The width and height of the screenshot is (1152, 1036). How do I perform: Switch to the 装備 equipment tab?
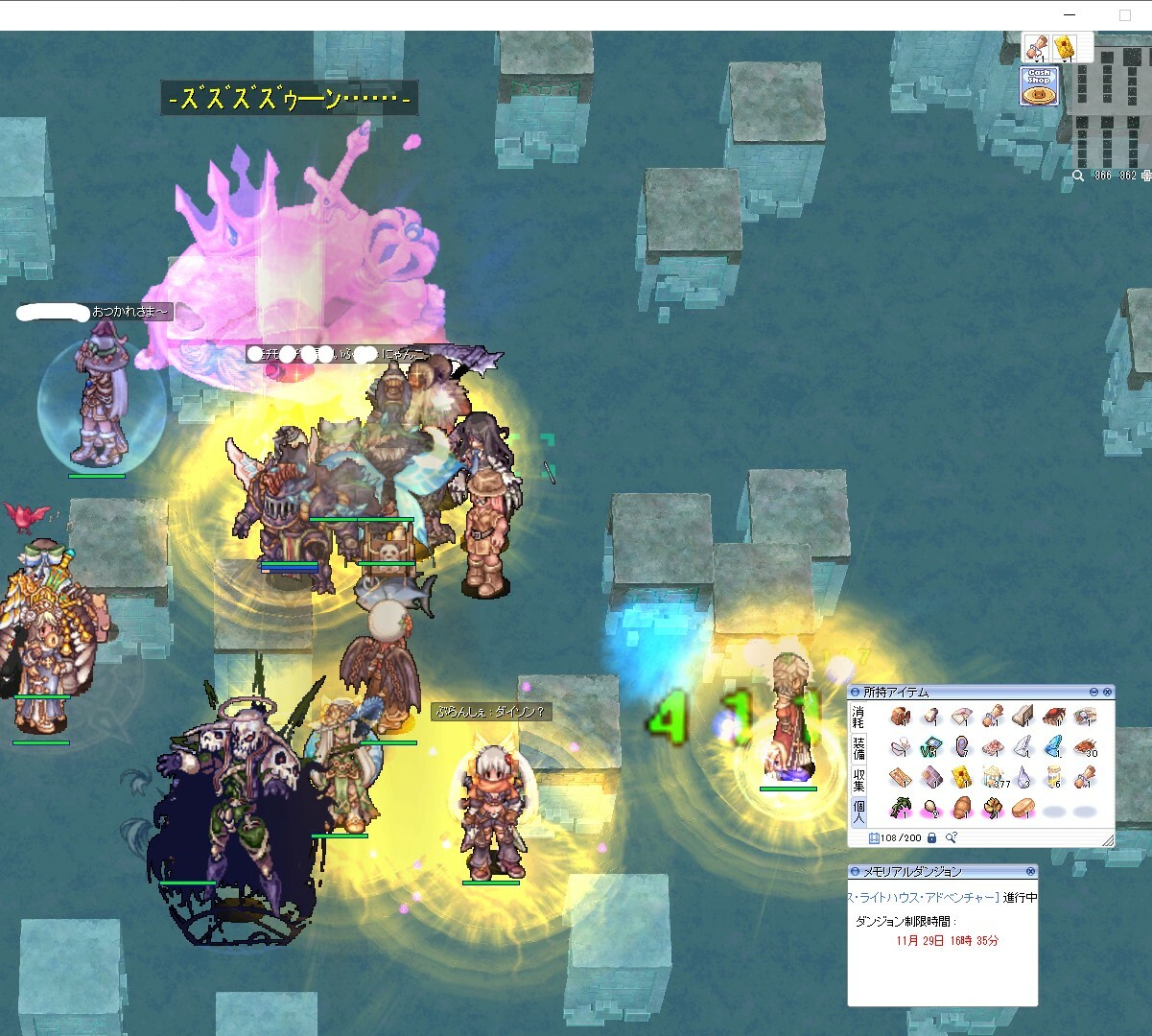coord(858,747)
